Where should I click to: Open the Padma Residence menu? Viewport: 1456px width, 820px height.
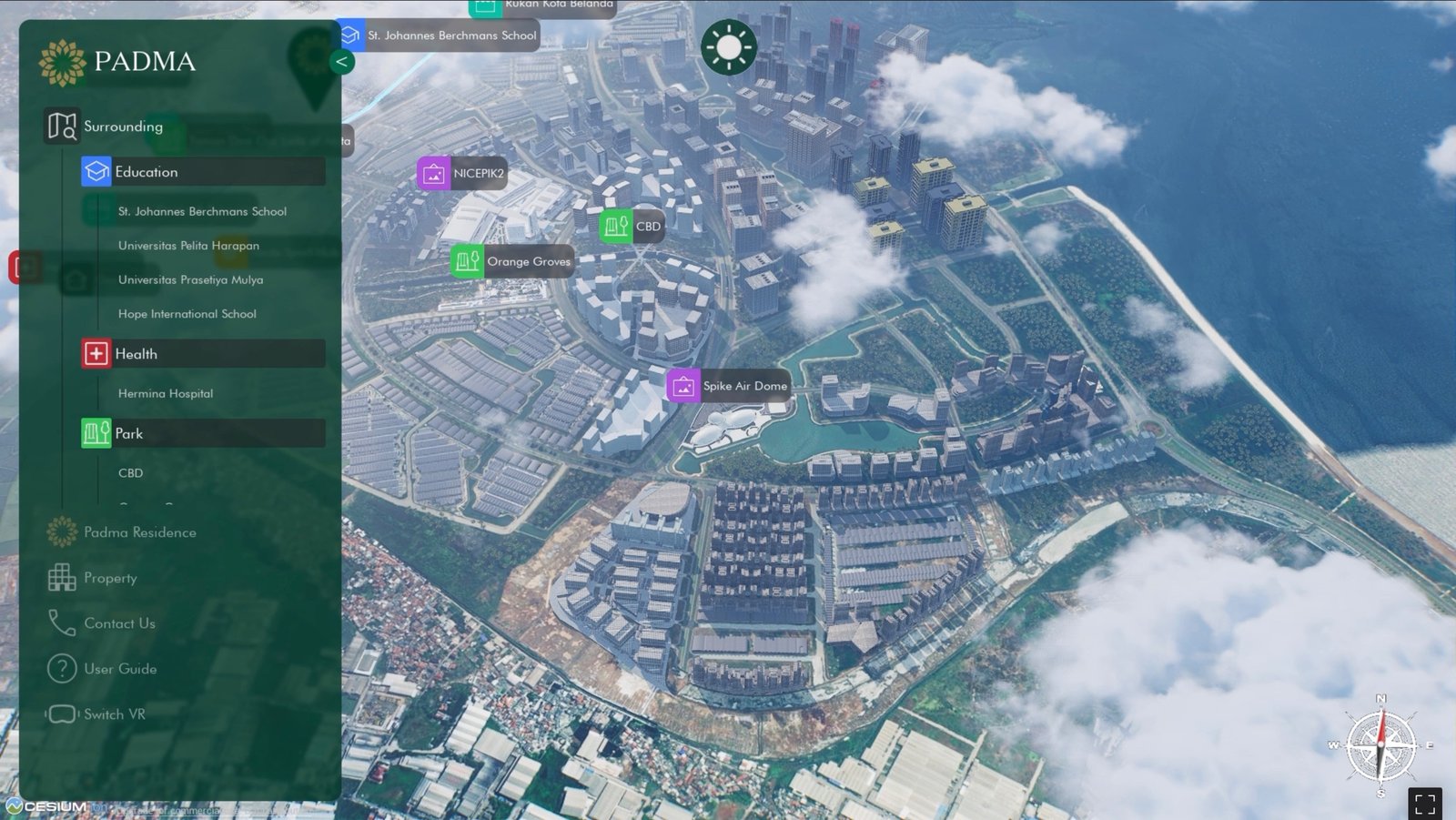139,532
